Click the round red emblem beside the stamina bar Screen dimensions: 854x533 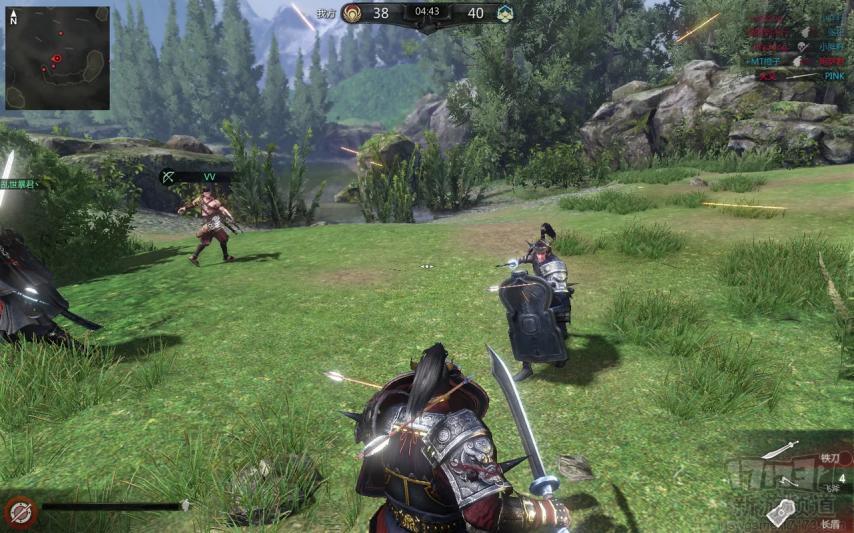(x=20, y=512)
